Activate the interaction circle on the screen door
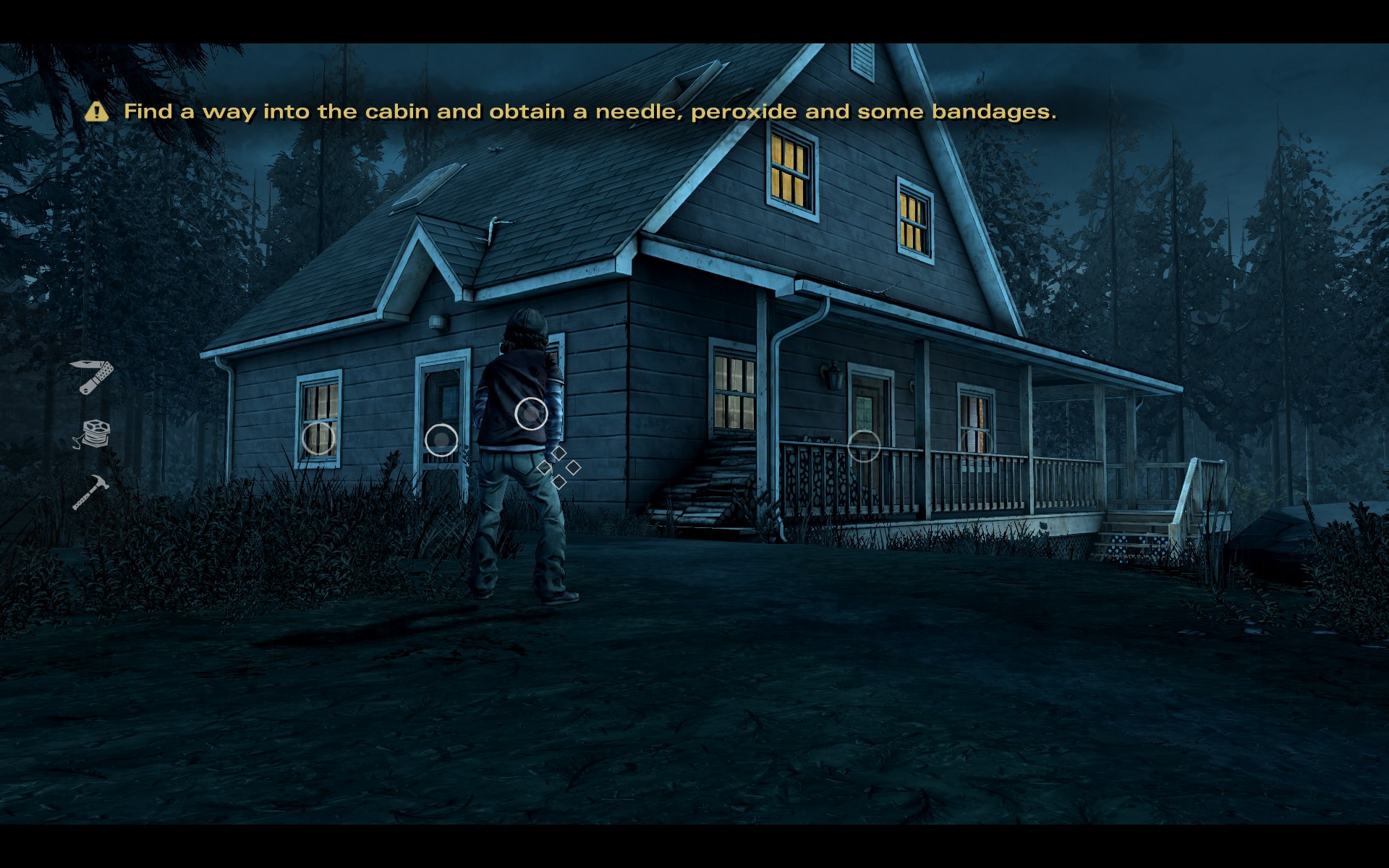 coord(441,440)
